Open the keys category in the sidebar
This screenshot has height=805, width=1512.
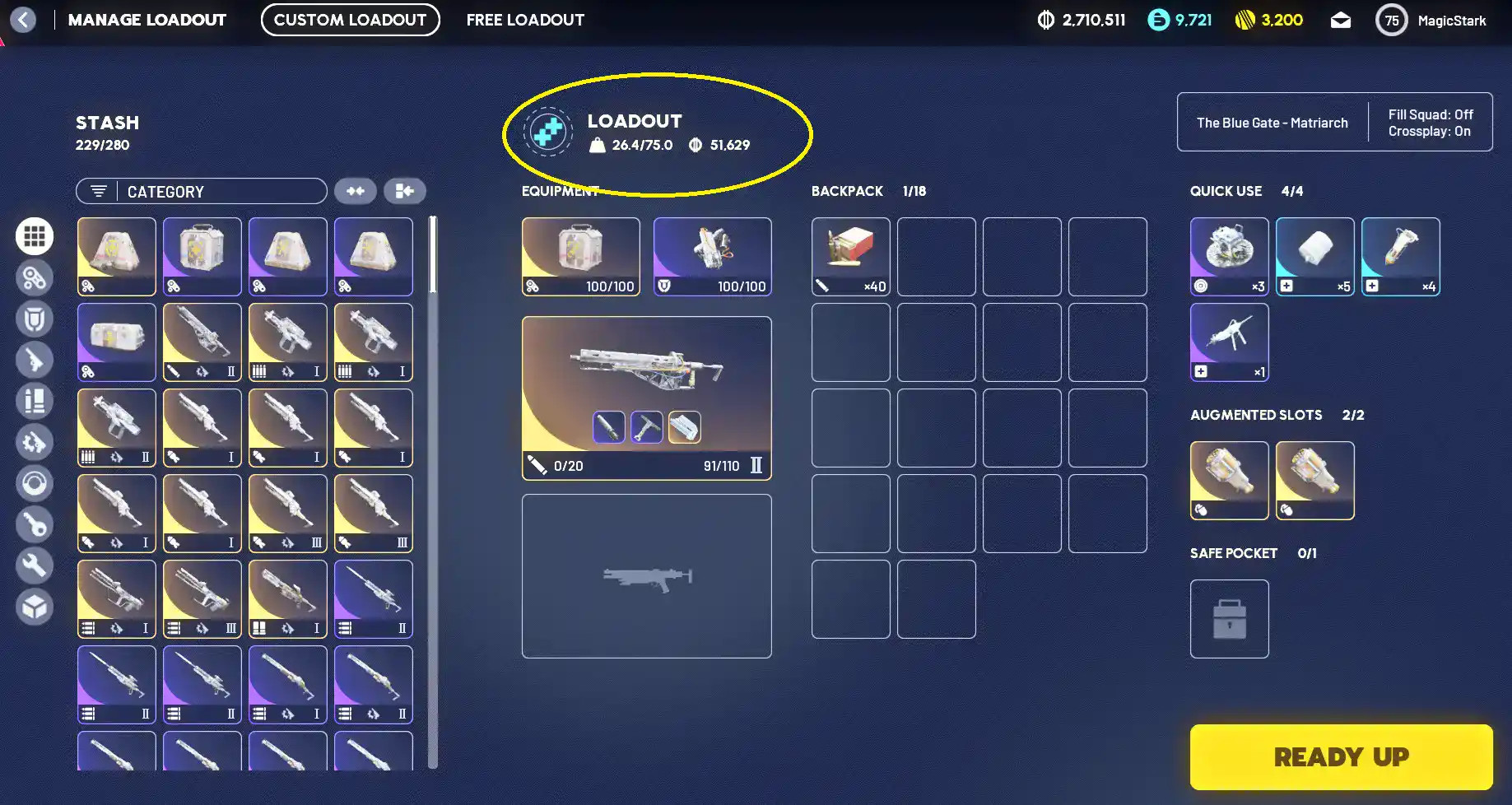(35, 524)
